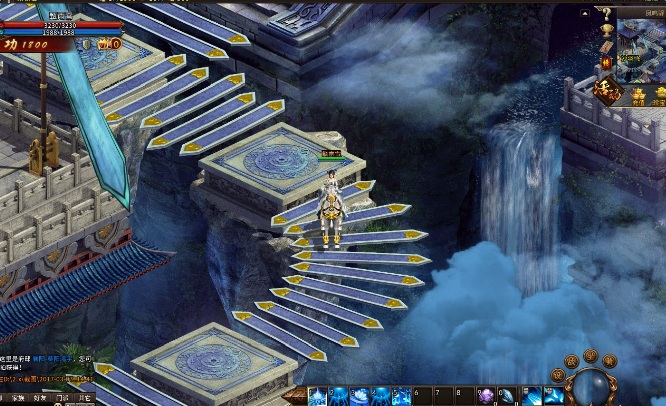666x406 pixels.
Task: Click the gold crown VIP badge
Action: (x=110, y=44)
